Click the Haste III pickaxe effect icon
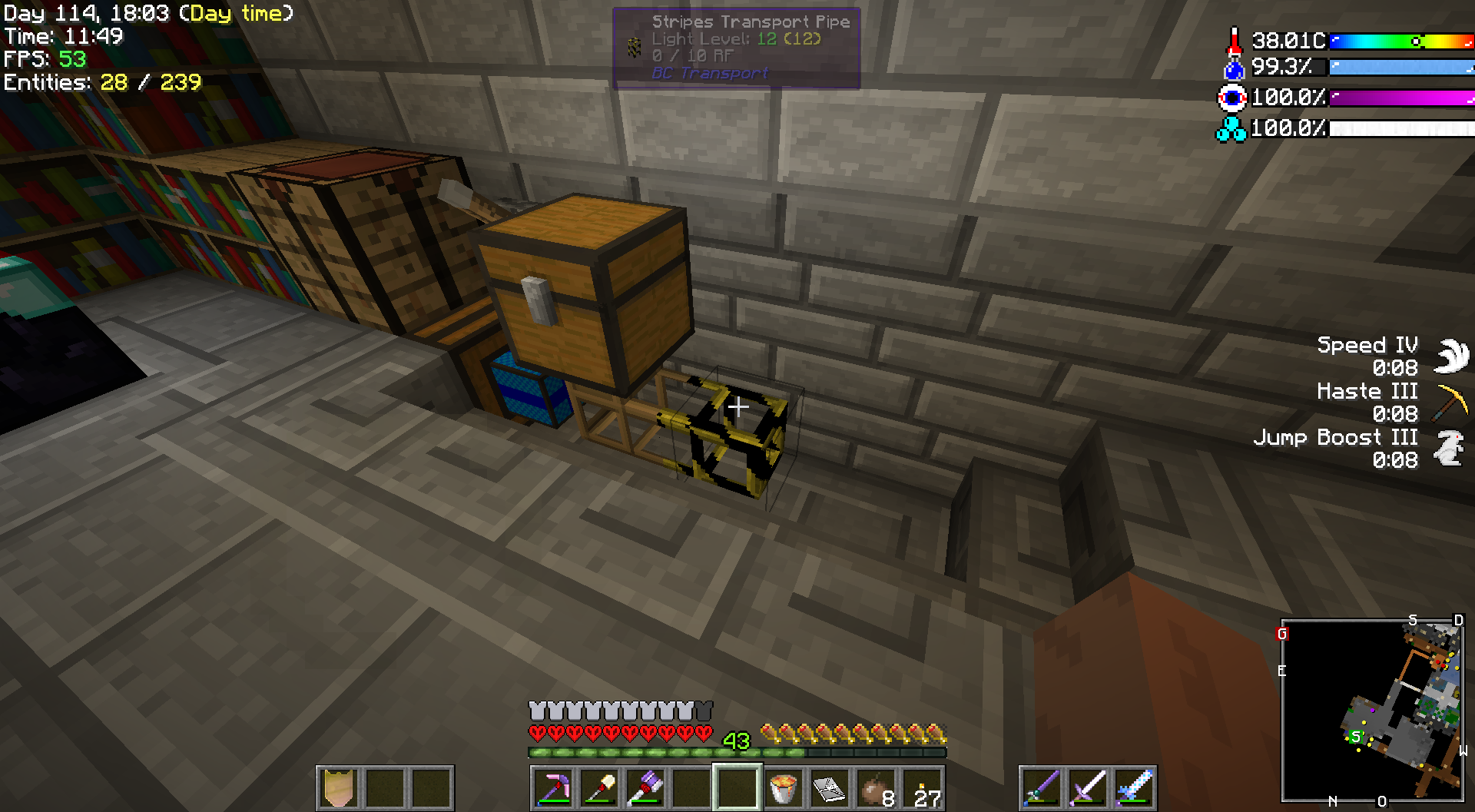 click(x=1452, y=402)
